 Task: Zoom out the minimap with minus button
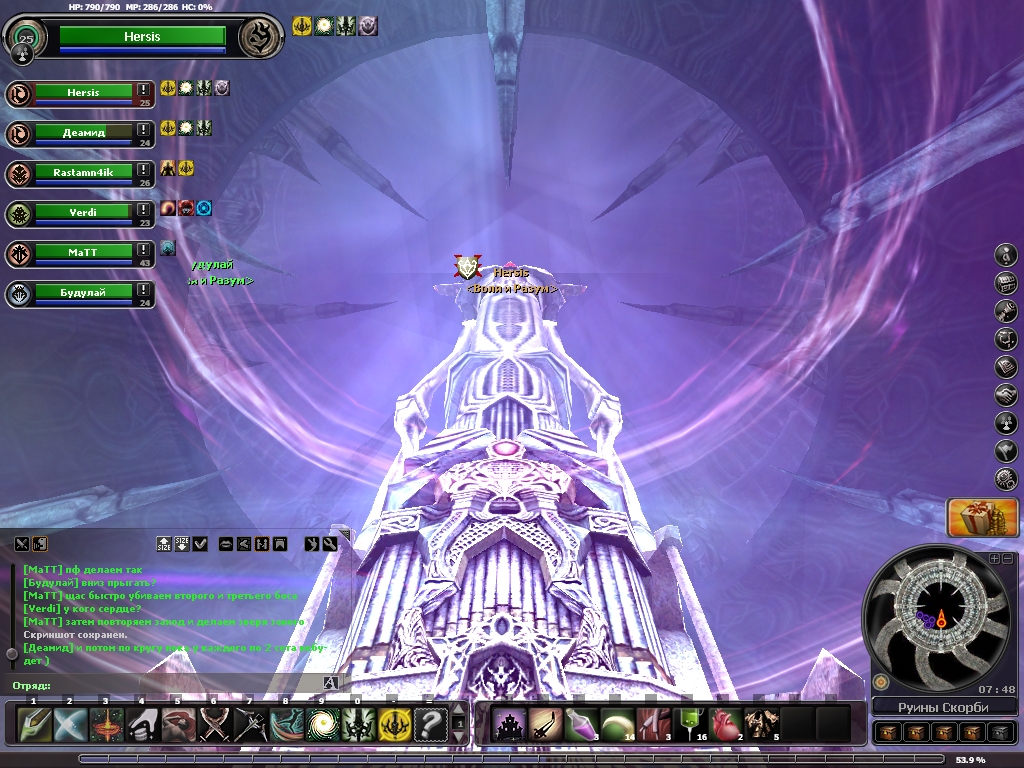tap(1007, 558)
